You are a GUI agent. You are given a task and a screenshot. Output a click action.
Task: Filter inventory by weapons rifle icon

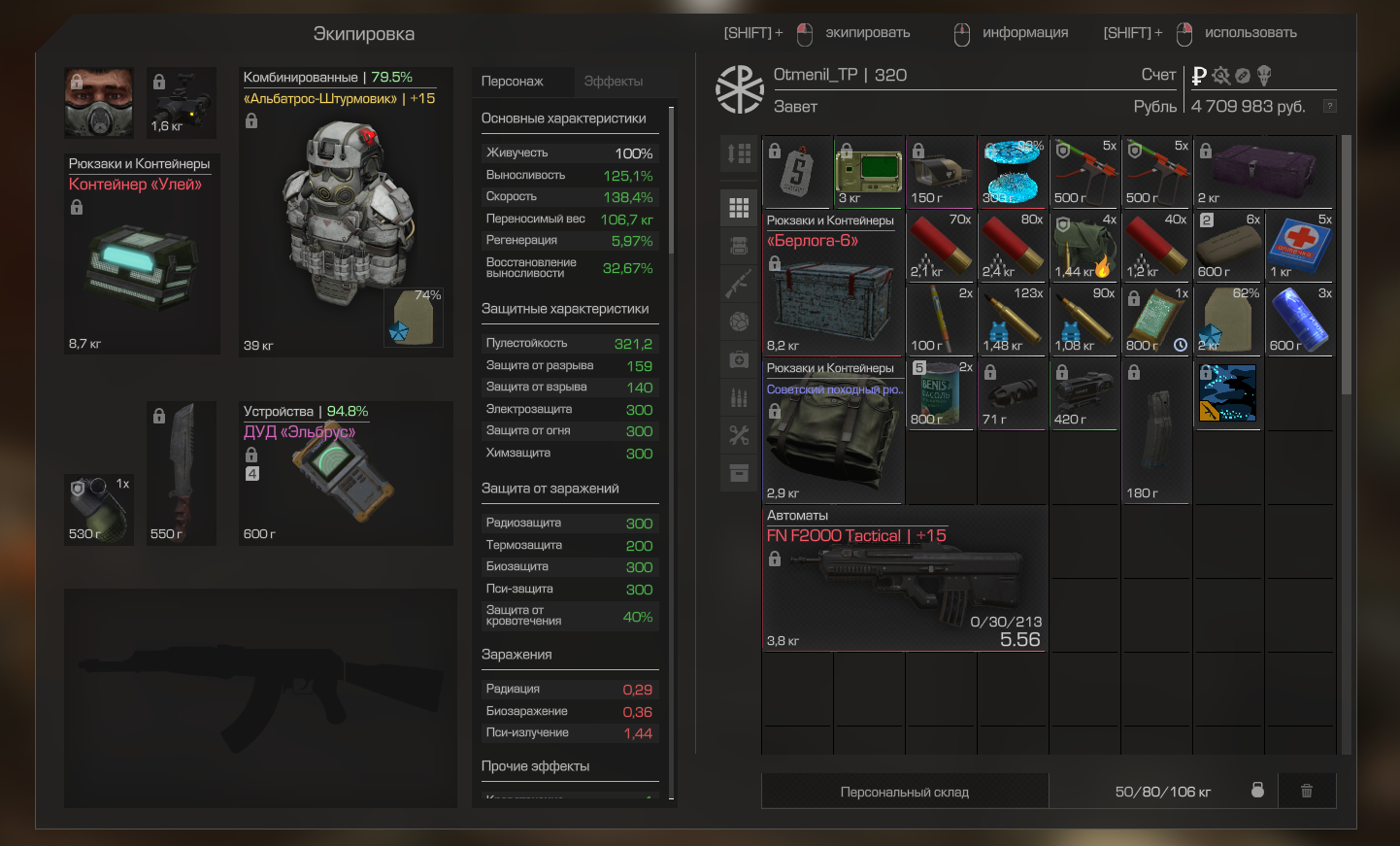tap(739, 284)
